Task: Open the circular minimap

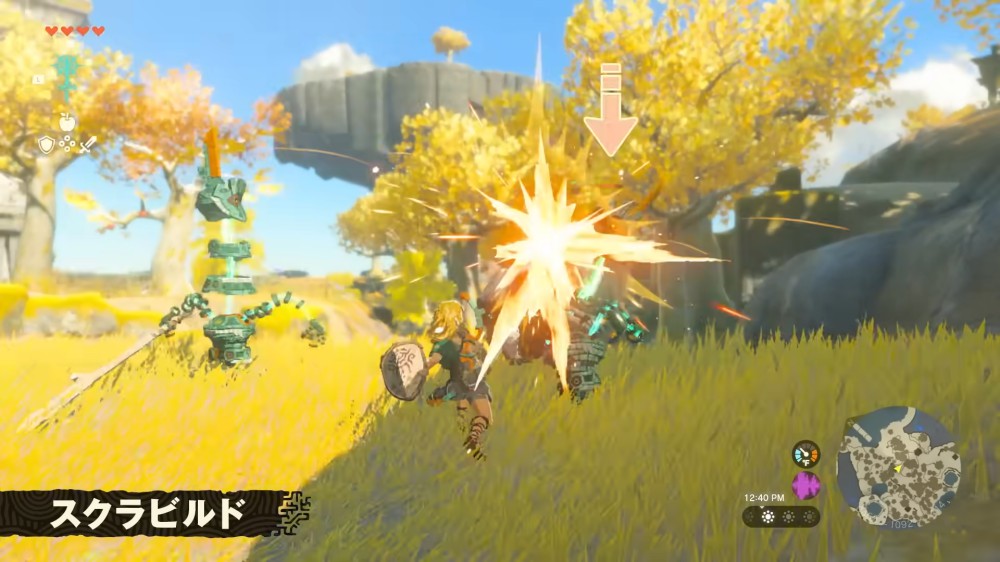Action: (898, 467)
